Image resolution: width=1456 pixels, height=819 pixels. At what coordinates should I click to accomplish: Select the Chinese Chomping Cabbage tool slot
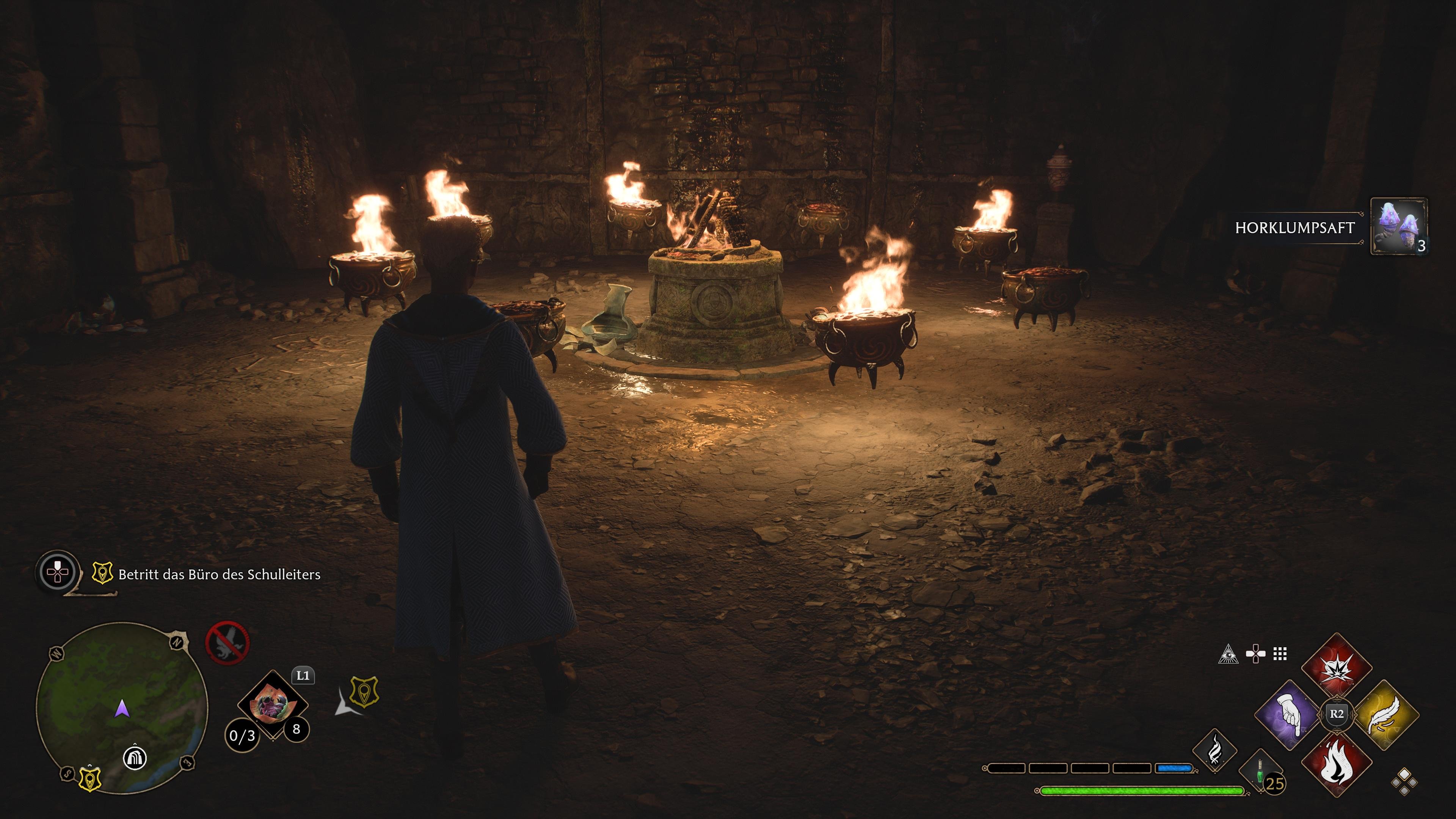point(273,705)
